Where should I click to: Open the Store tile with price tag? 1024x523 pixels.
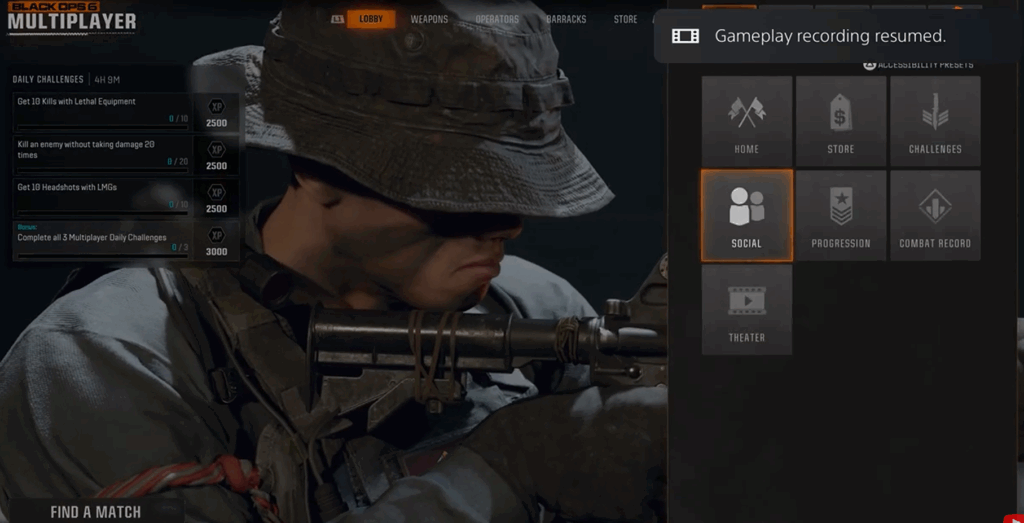[841, 121]
